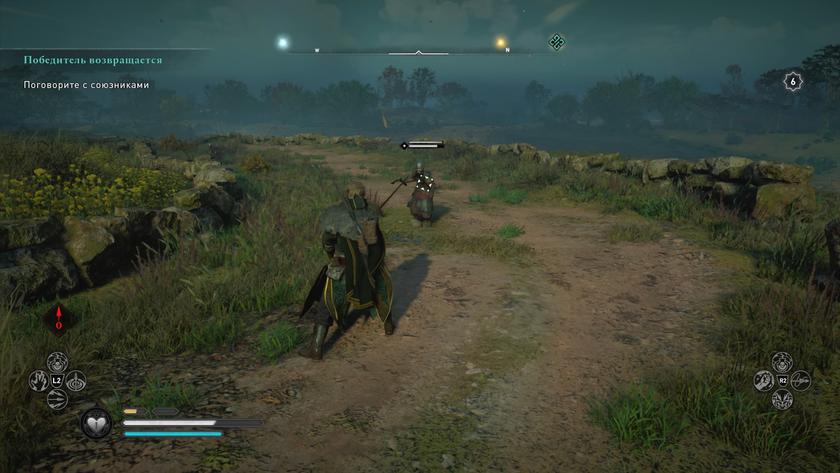Trigger the top ability in the right wheel
The height and width of the screenshot is (473, 840).
click(782, 362)
